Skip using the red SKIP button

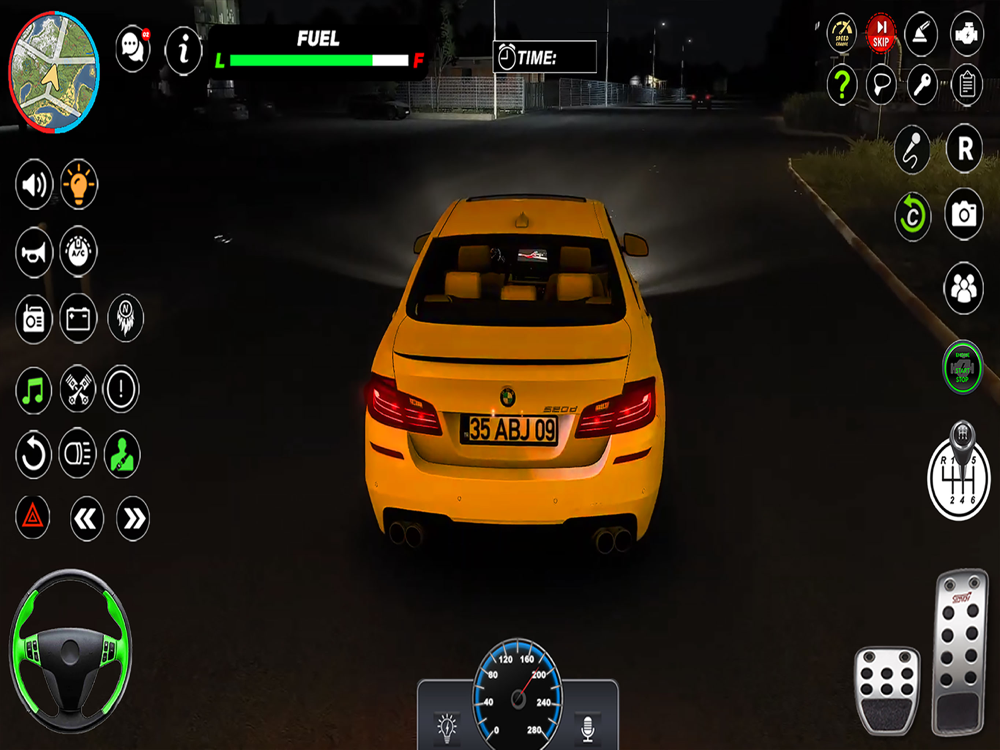point(881,33)
